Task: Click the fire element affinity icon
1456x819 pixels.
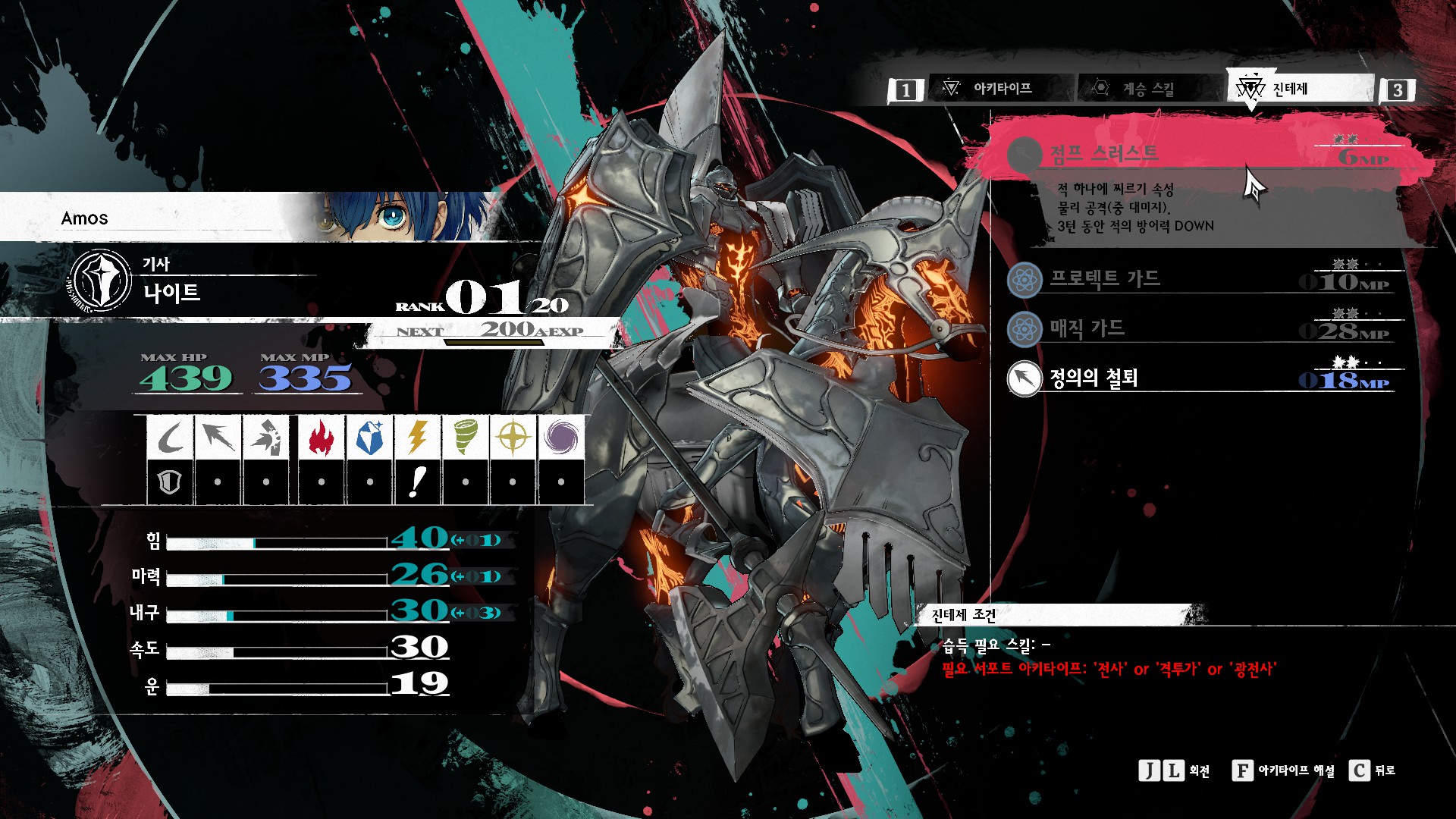Action: pos(322,438)
